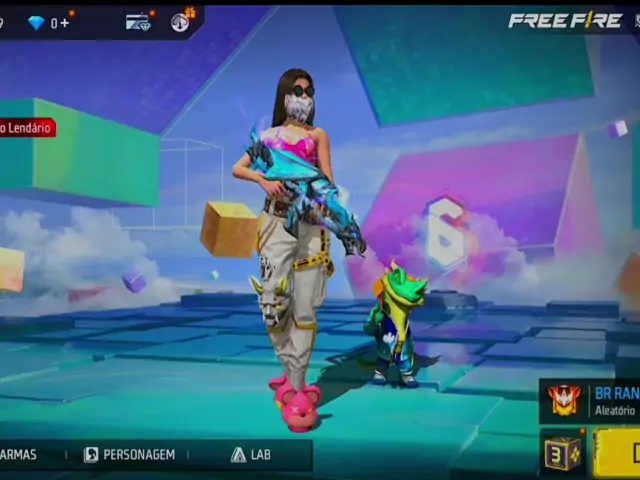Open the Lab menu
The height and width of the screenshot is (480, 640).
click(251, 454)
